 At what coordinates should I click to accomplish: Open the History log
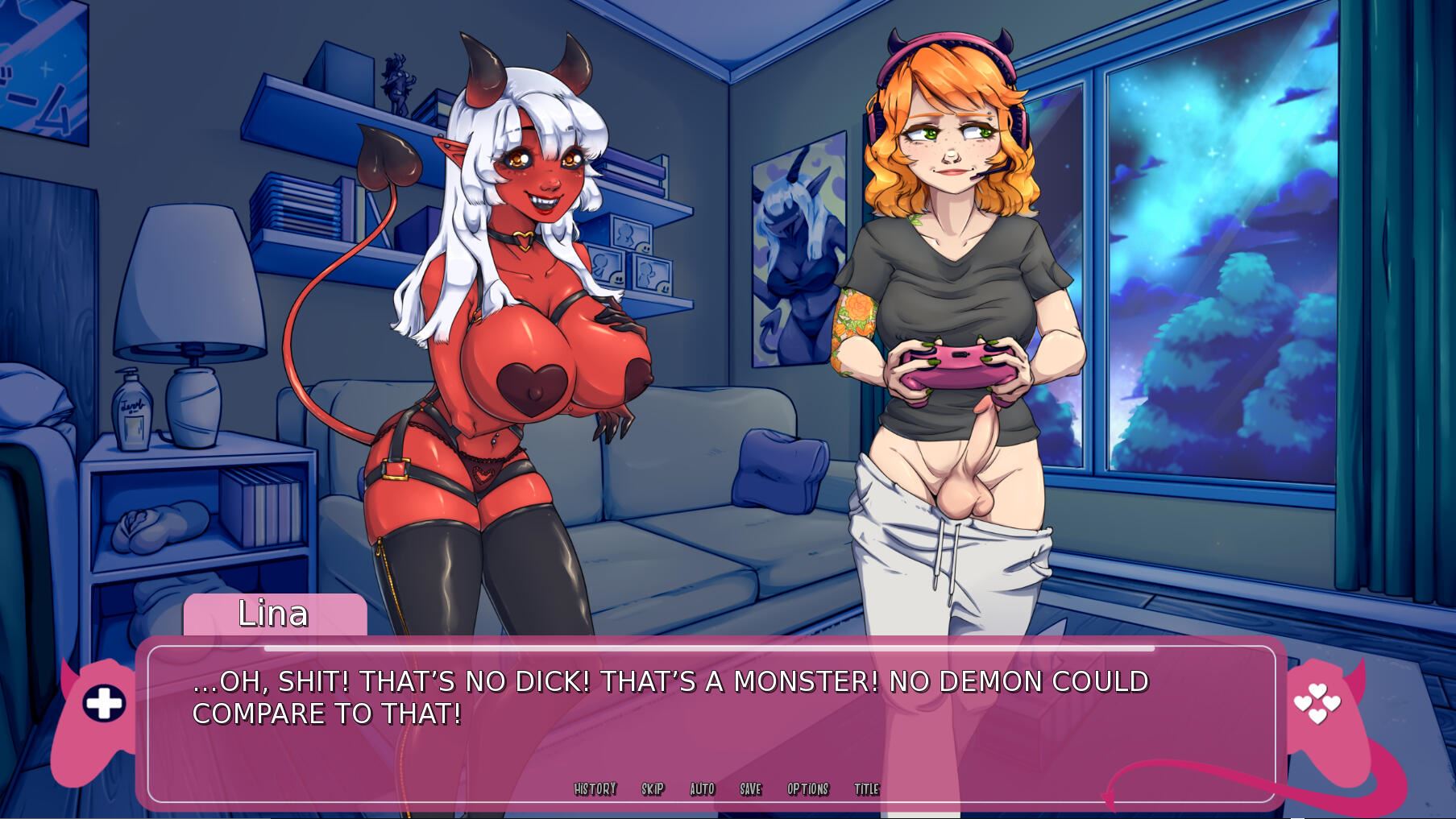[x=595, y=789]
